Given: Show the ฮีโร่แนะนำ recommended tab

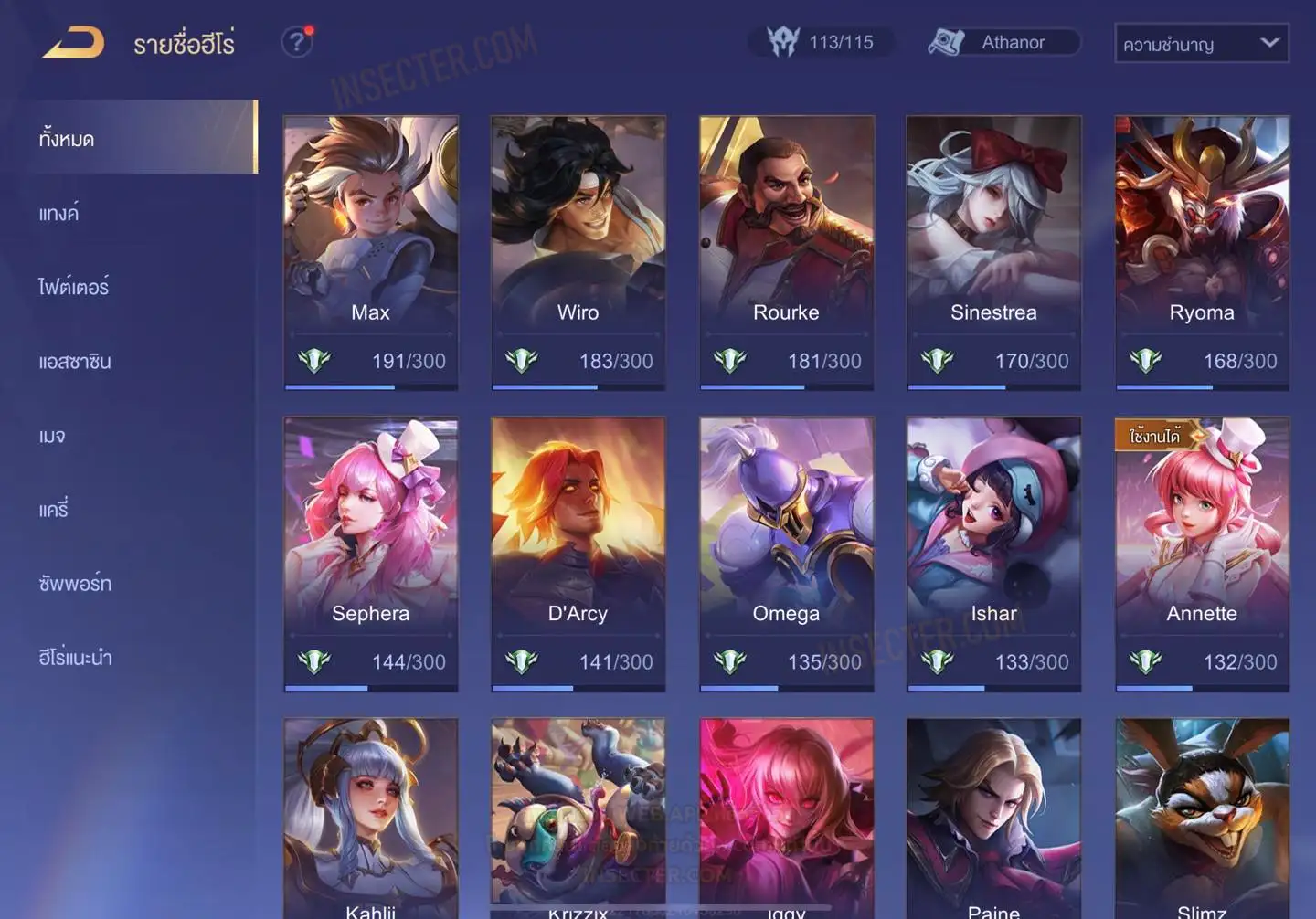Looking at the screenshot, I should [75, 658].
